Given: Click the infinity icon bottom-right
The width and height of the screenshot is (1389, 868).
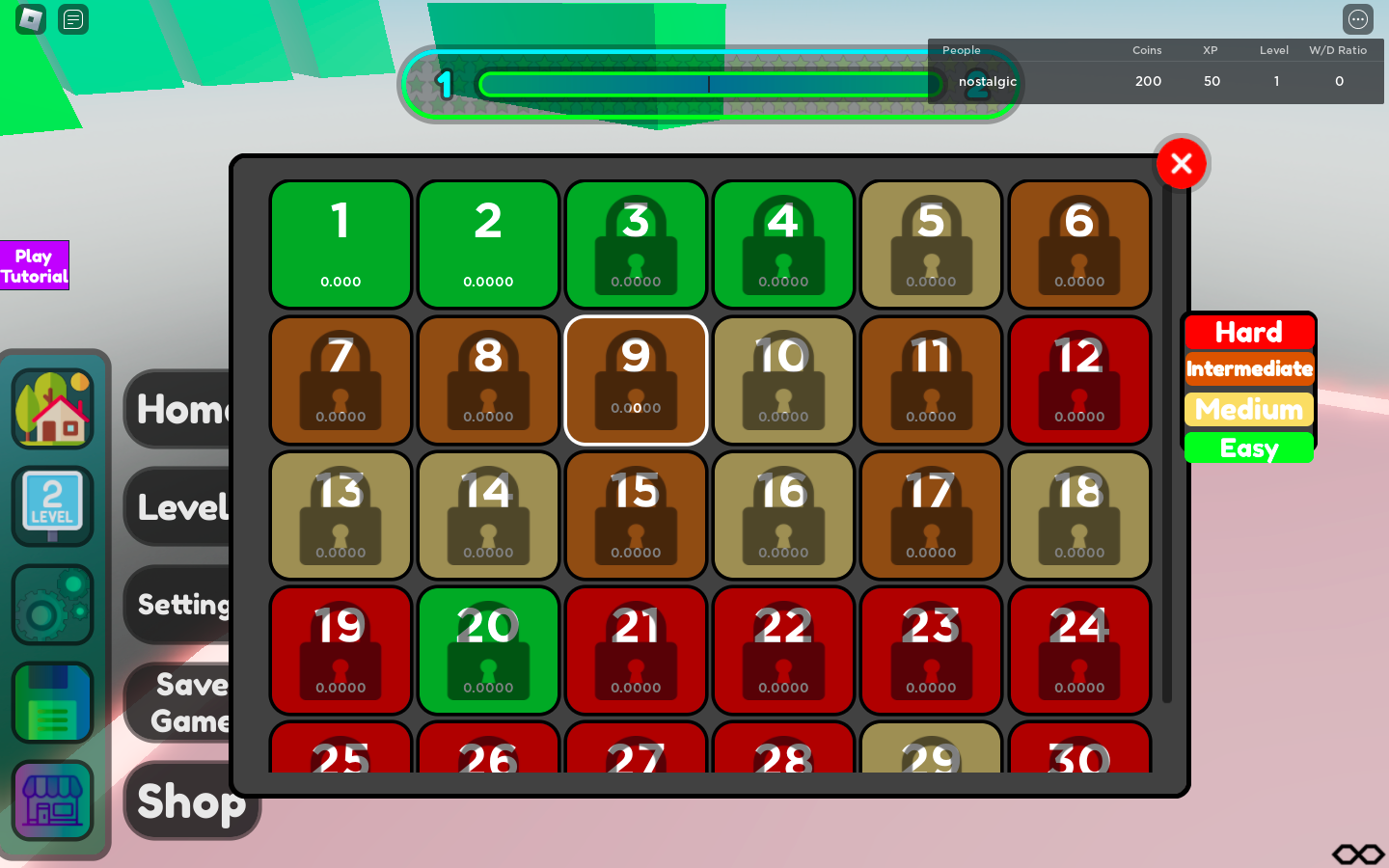Looking at the screenshot, I should (1357, 854).
